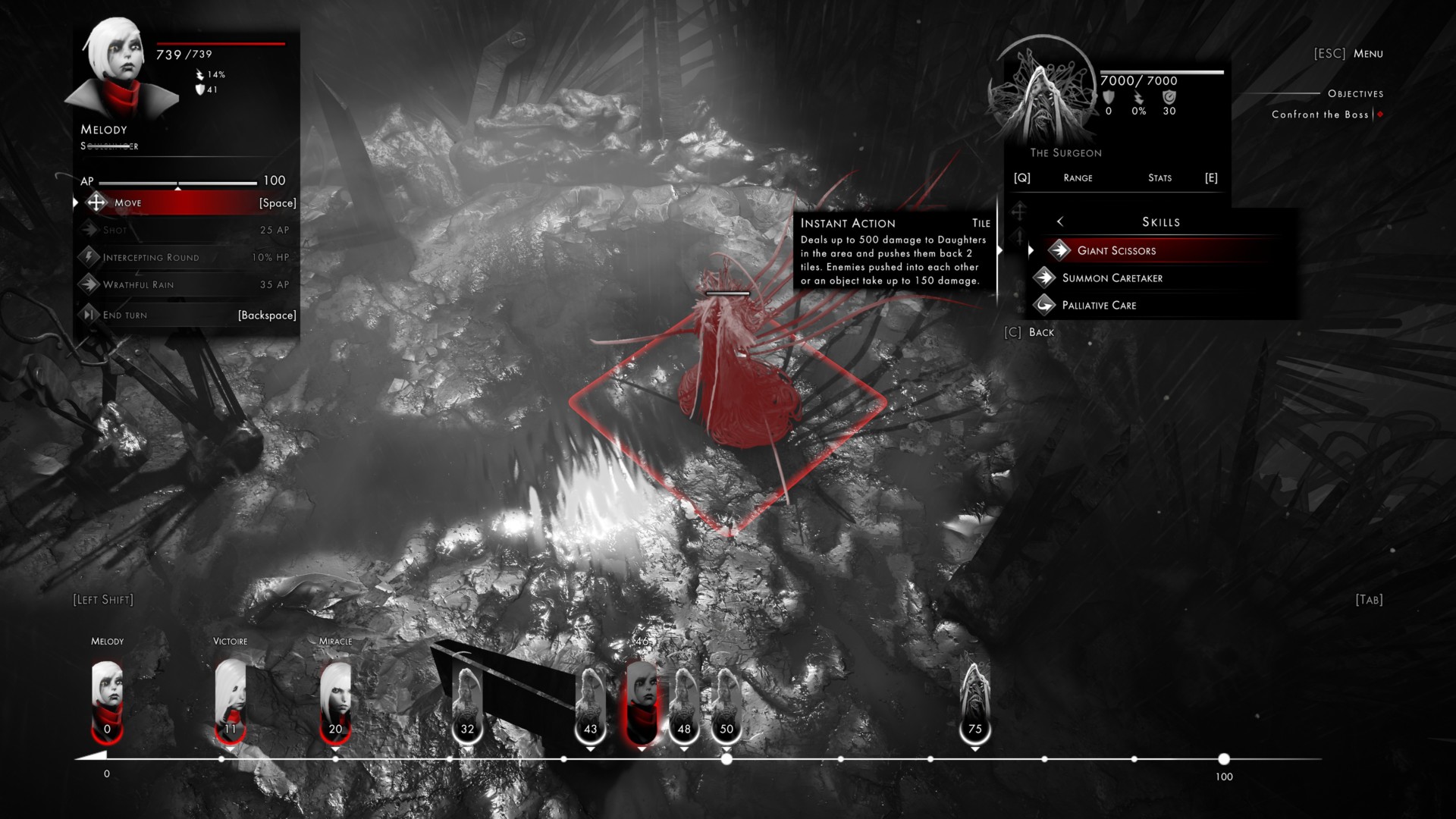Switch to the Stats tab
The width and height of the screenshot is (1456, 819).
pos(1159,177)
